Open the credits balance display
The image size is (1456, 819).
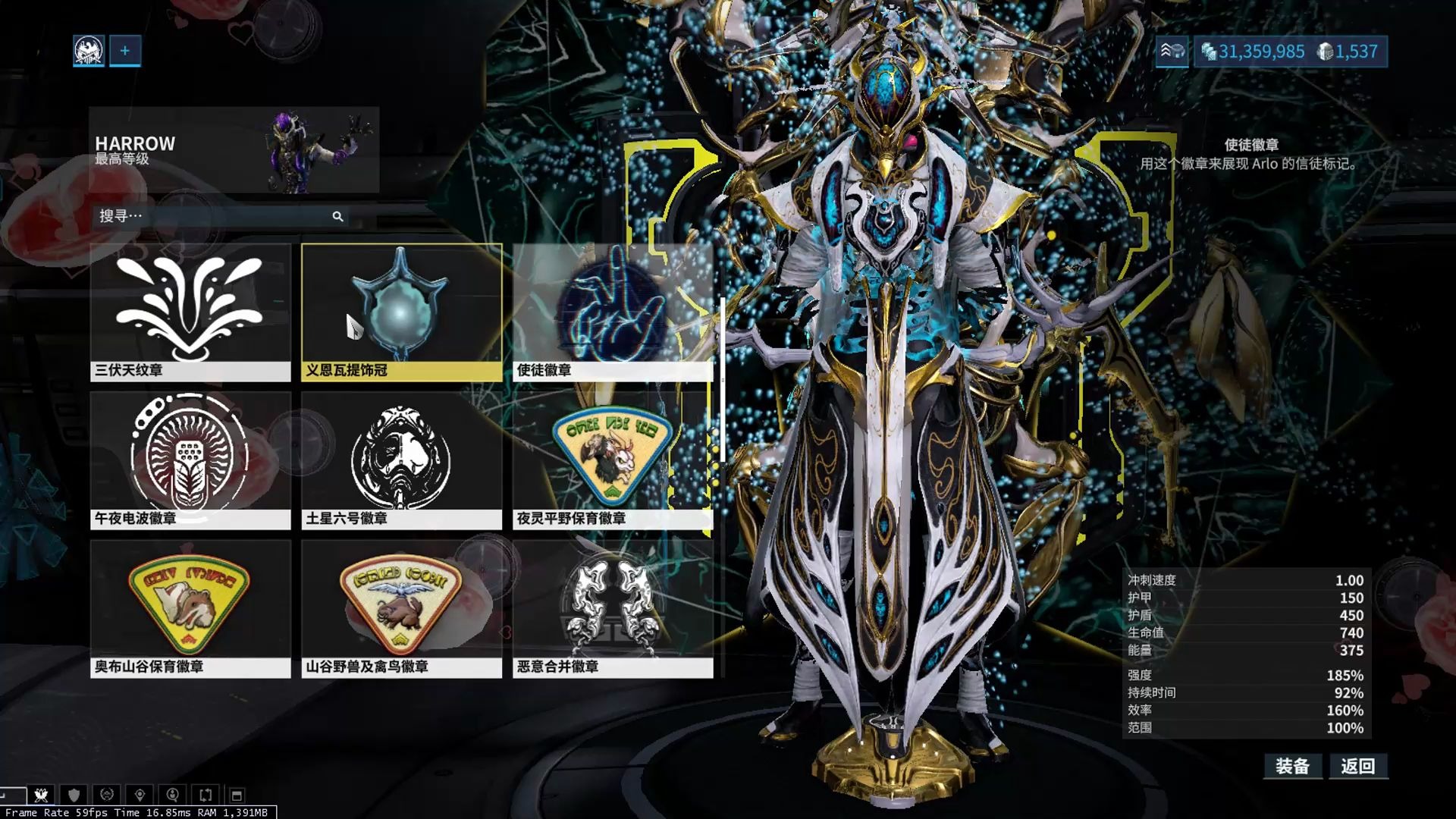pyautogui.click(x=1253, y=52)
